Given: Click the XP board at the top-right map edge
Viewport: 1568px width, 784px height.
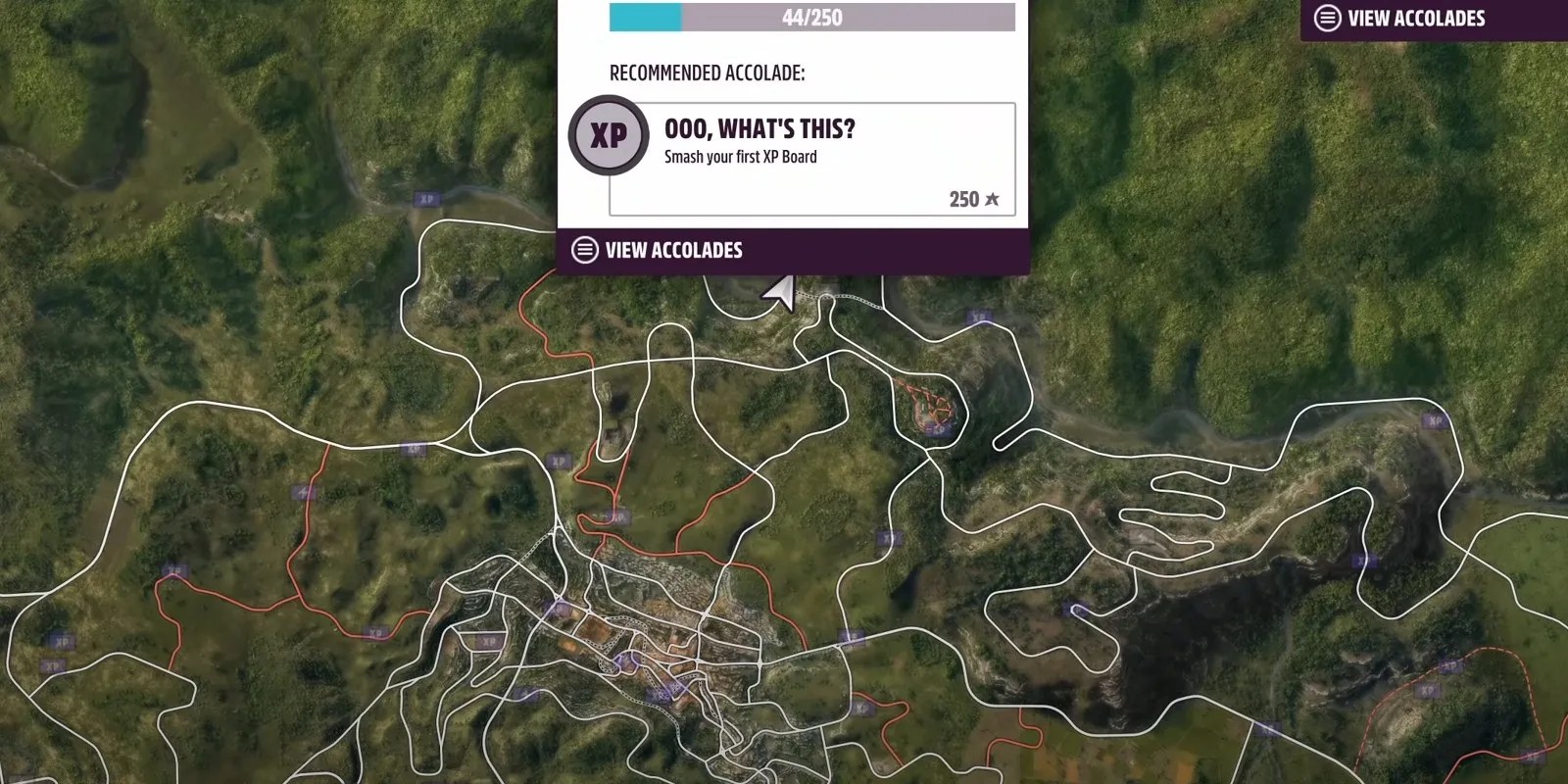Looking at the screenshot, I should (x=1433, y=421).
